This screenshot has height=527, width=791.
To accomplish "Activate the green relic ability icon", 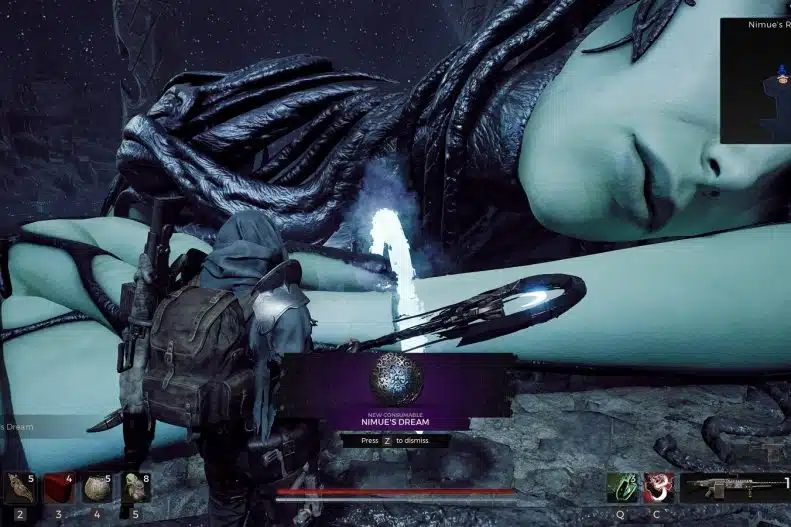I will click(x=621, y=488).
